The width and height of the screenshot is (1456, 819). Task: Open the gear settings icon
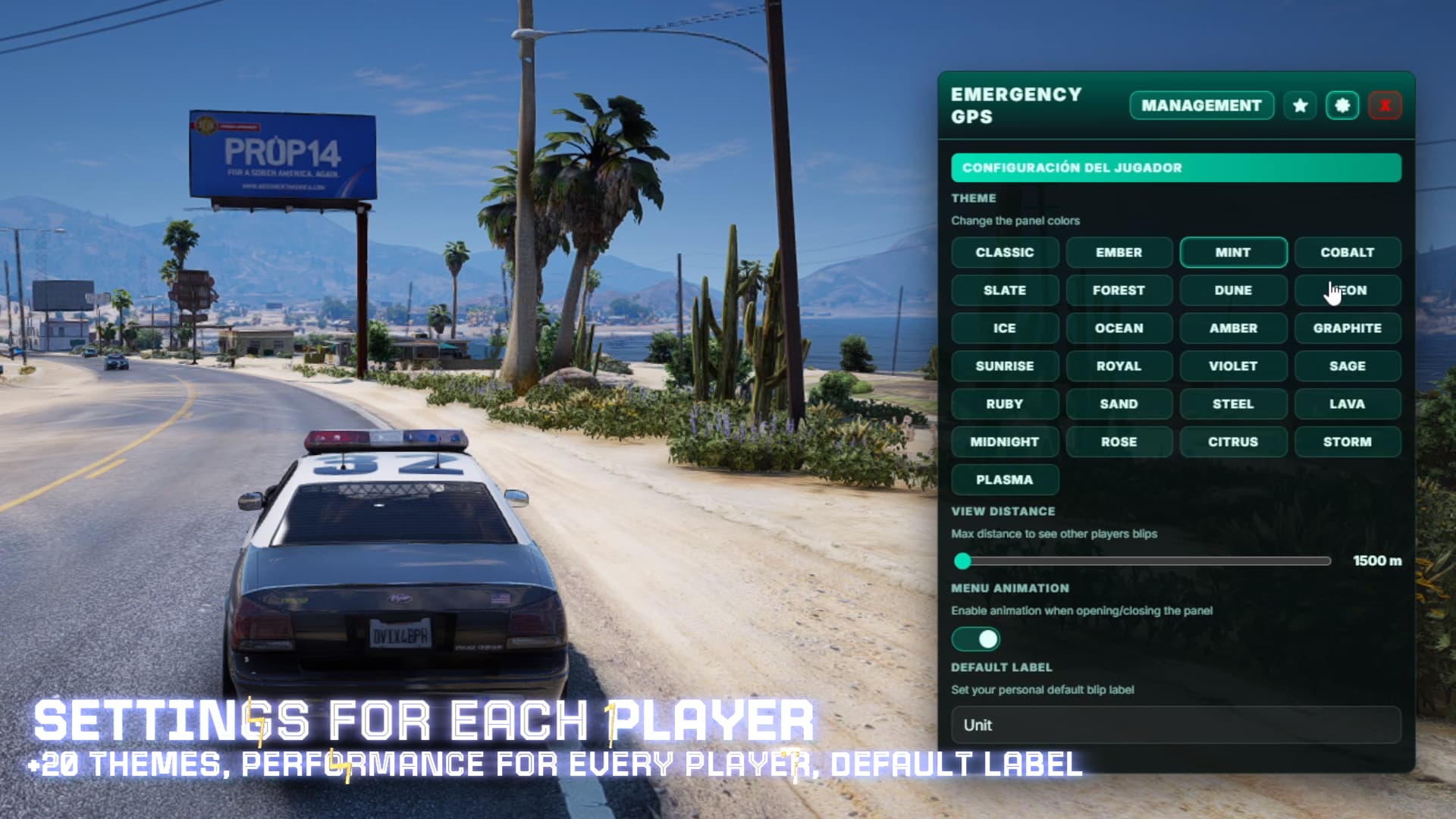click(x=1341, y=105)
